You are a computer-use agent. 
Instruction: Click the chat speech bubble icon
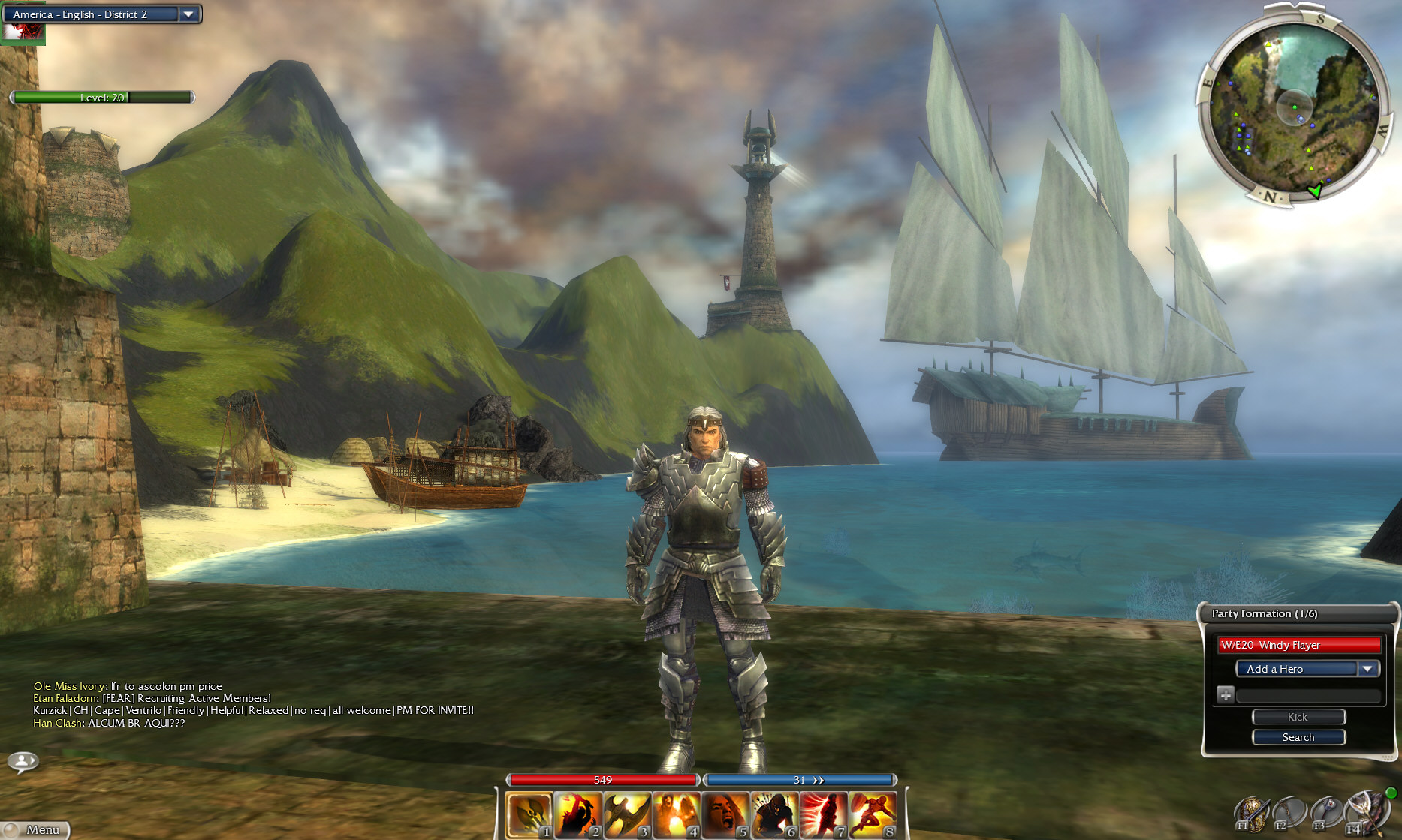coord(23,762)
